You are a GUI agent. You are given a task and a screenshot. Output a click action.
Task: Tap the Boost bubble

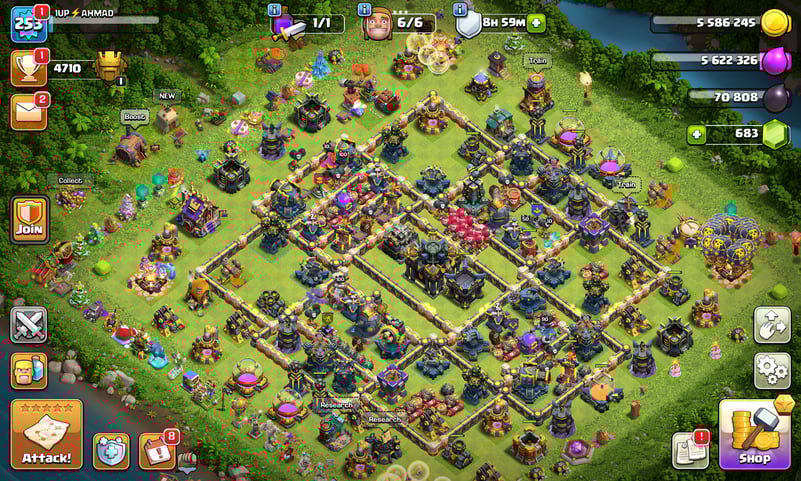click(134, 116)
